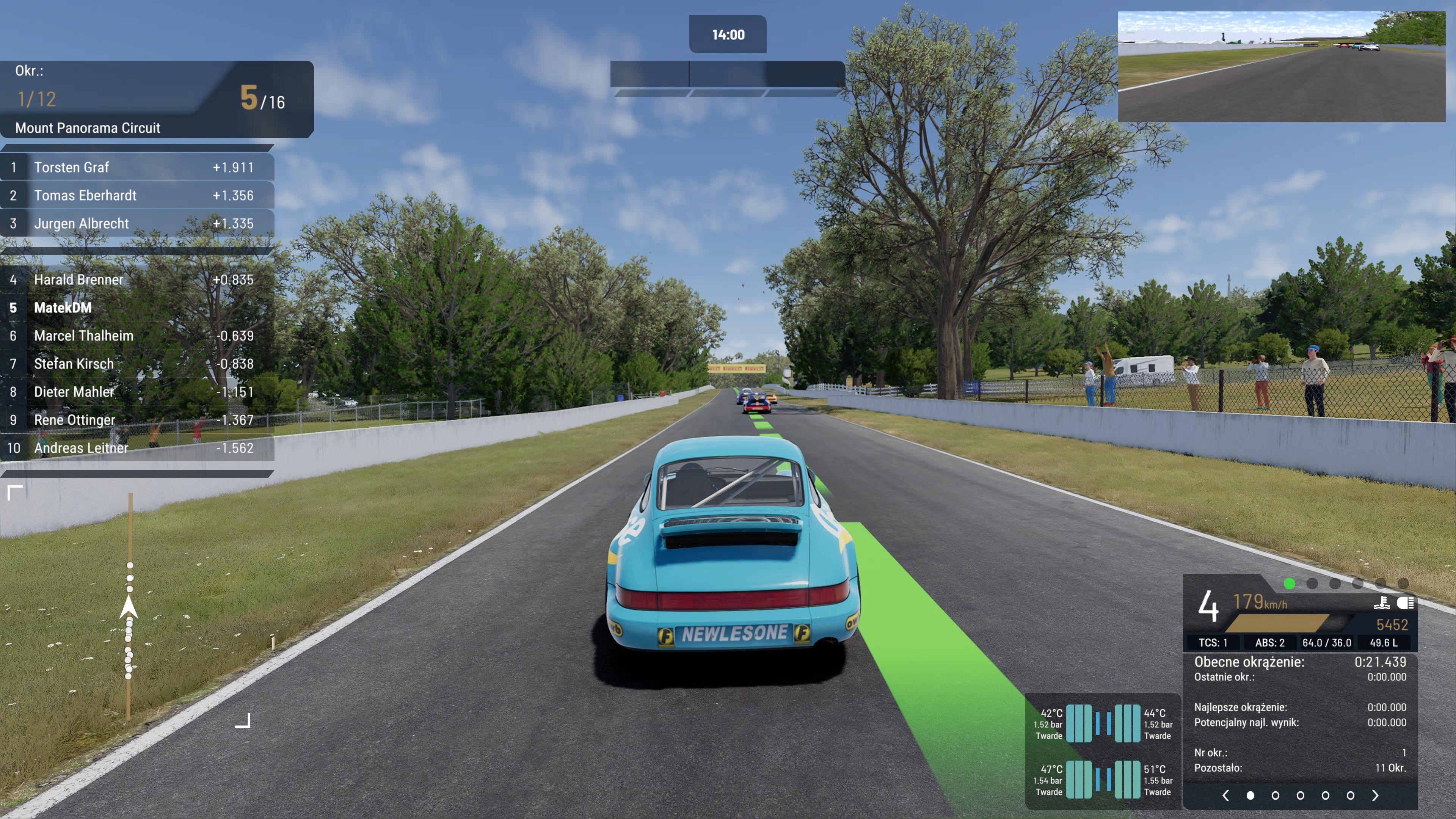
Task: Go to the previous info panel page arrow
Action: [1225, 795]
